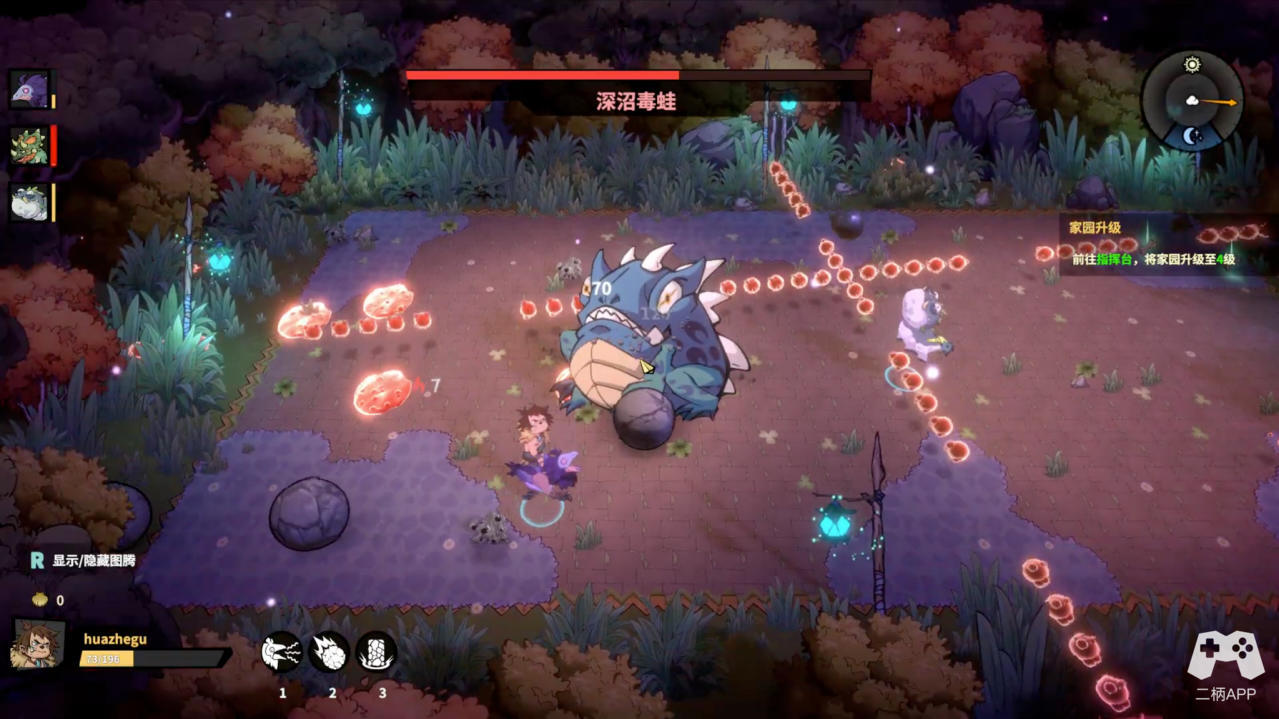Trigger the stone pillar slam skill

click(377, 653)
